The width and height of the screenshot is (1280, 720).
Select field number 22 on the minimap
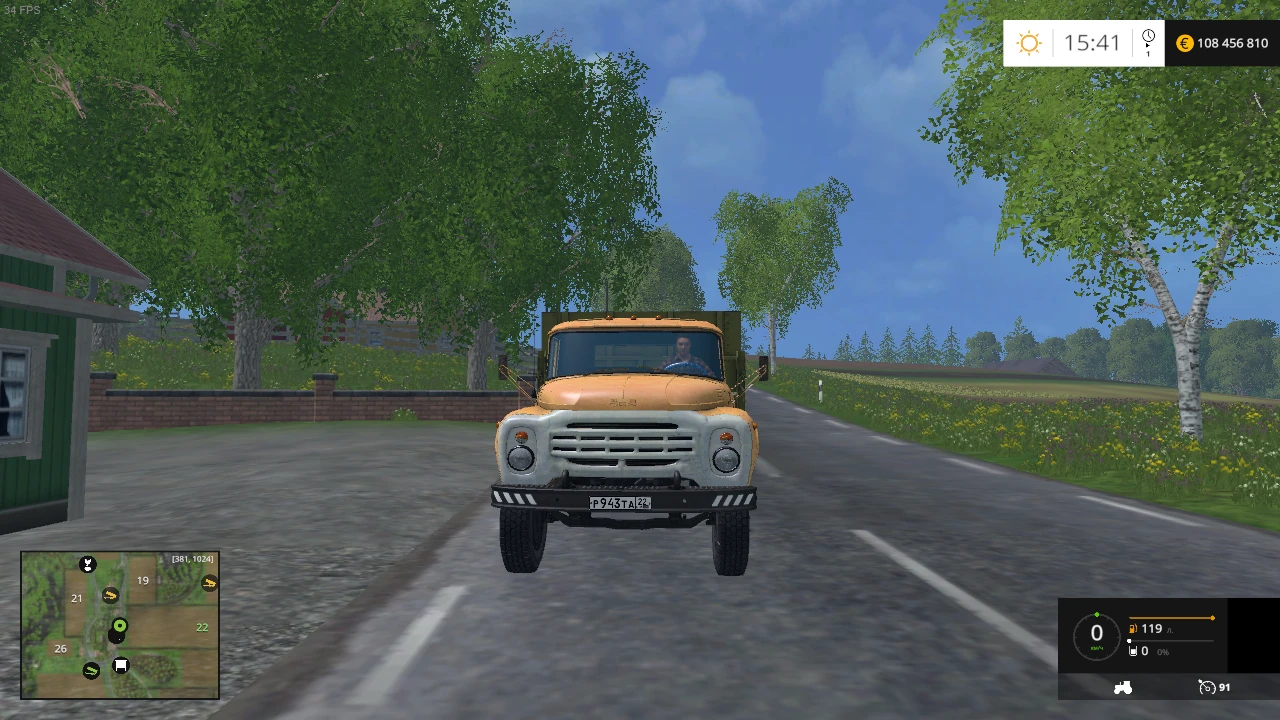(x=202, y=627)
